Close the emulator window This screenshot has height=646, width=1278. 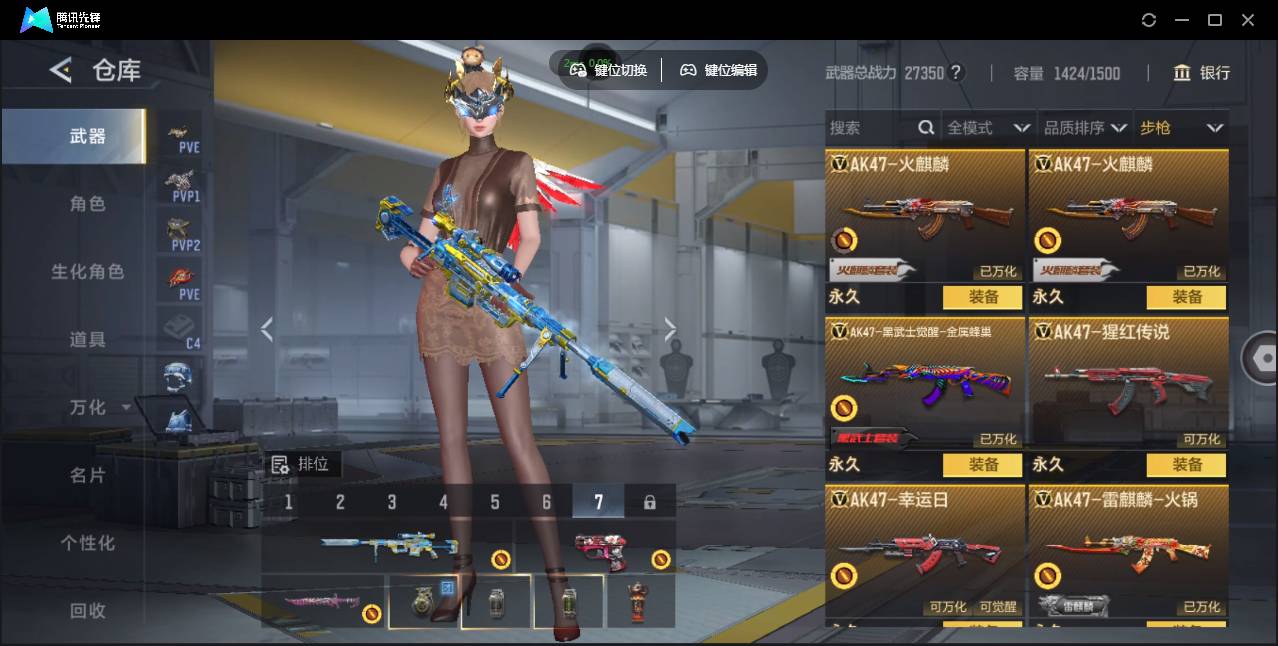[1248, 20]
